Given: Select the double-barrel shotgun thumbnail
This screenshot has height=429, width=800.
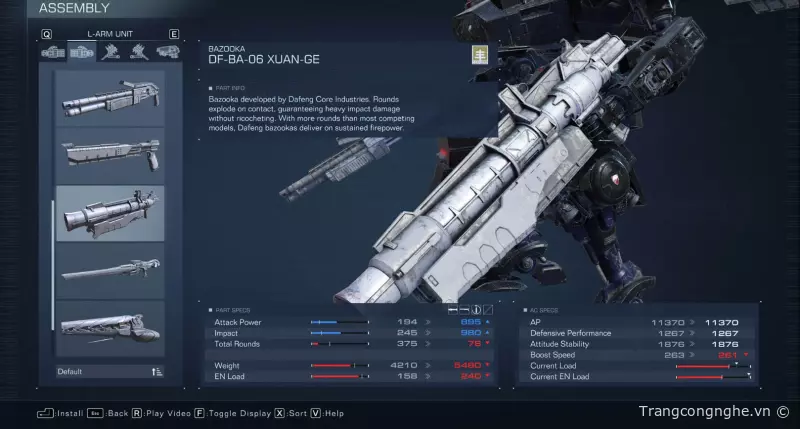Looking at the screenshot, I should tap(110, 99).
